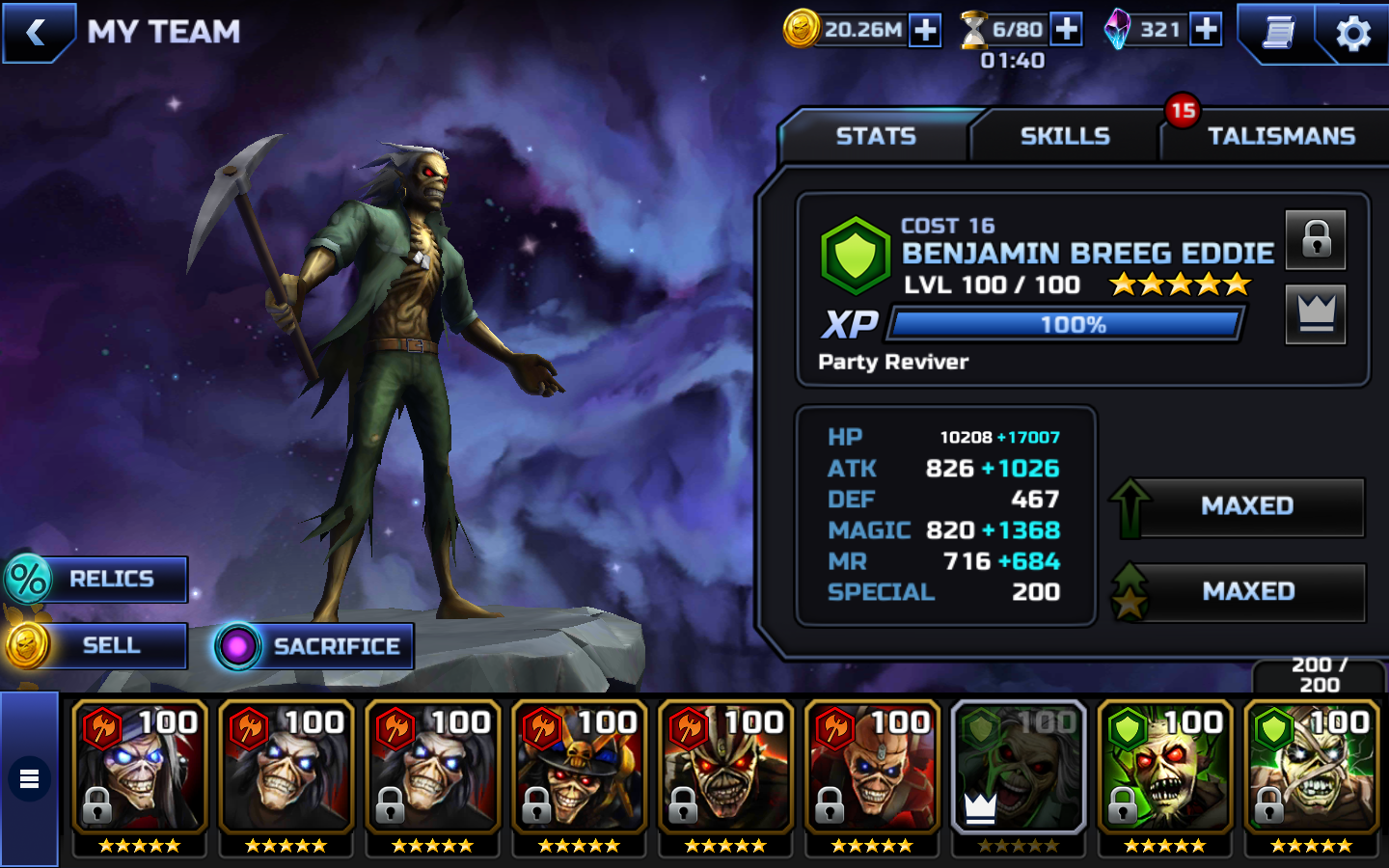The height and width of the screenshot is (868, 1389).
Task: Open the hamburger list menu
Action: [x=30, y=778]
